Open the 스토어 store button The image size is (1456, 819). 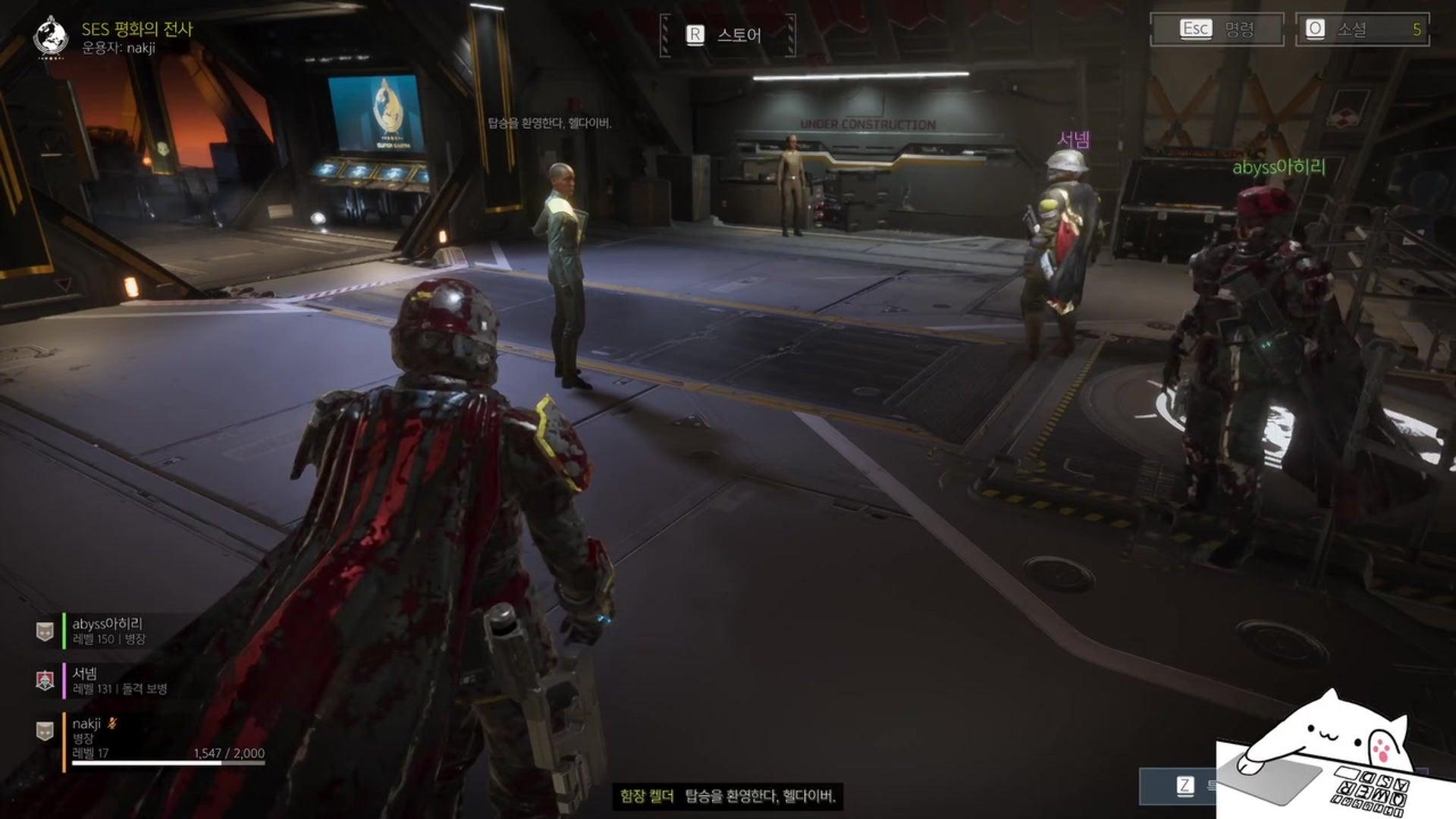click(727, 35)
